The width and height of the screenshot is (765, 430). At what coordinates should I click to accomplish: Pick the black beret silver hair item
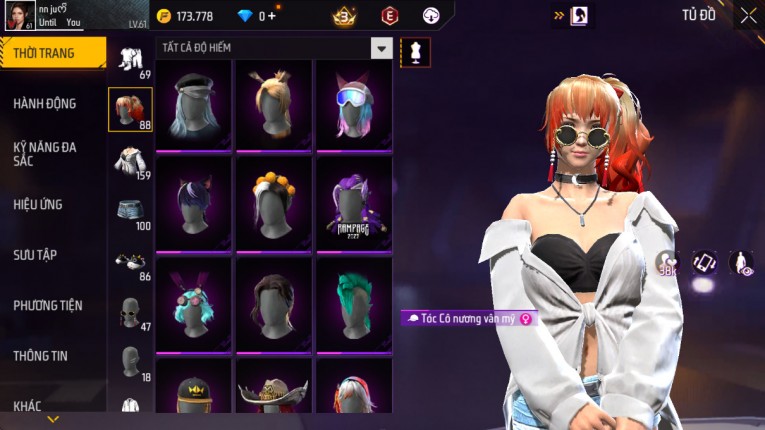click(193, 104)
